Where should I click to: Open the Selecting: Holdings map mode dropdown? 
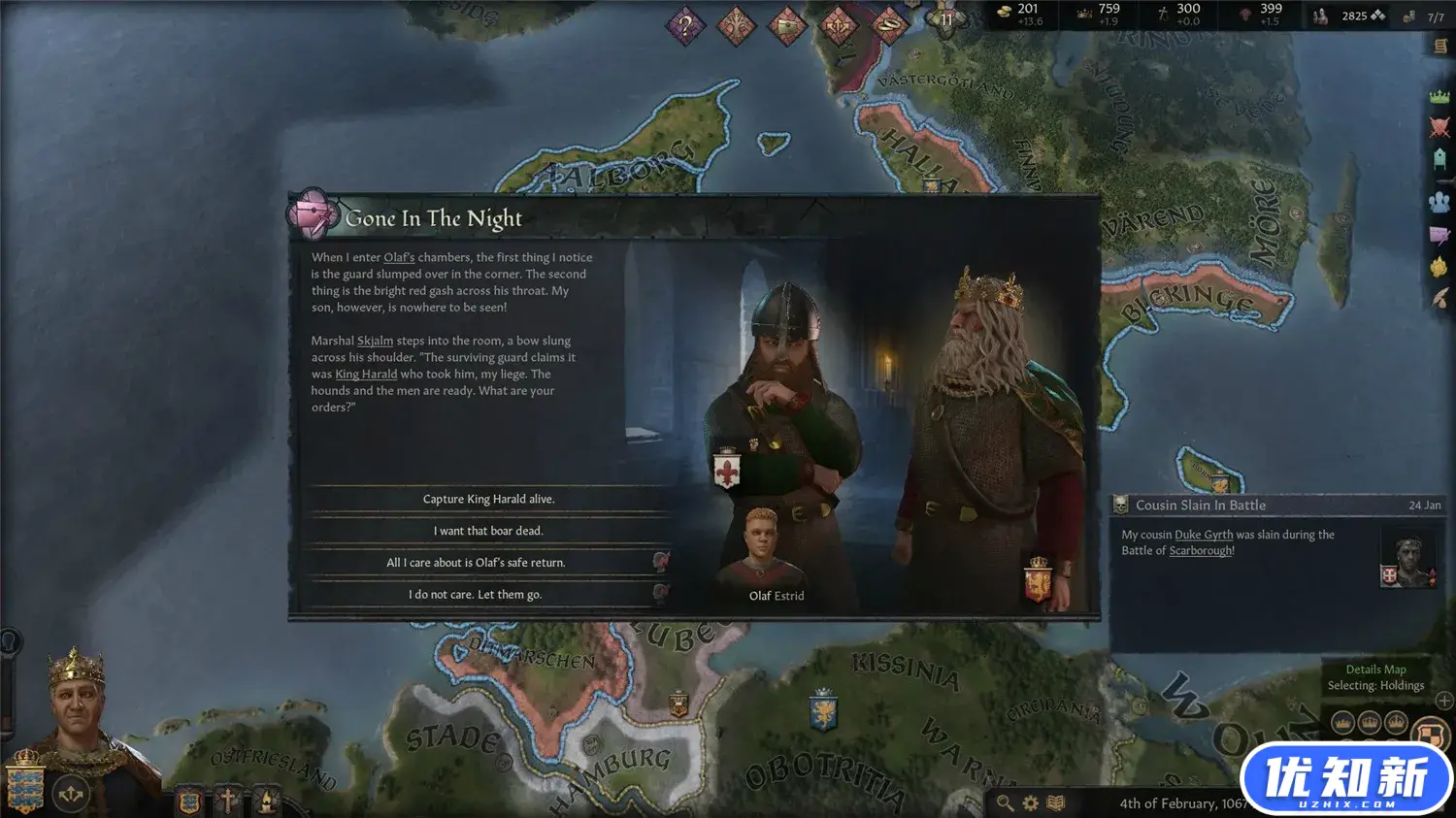1375,684
